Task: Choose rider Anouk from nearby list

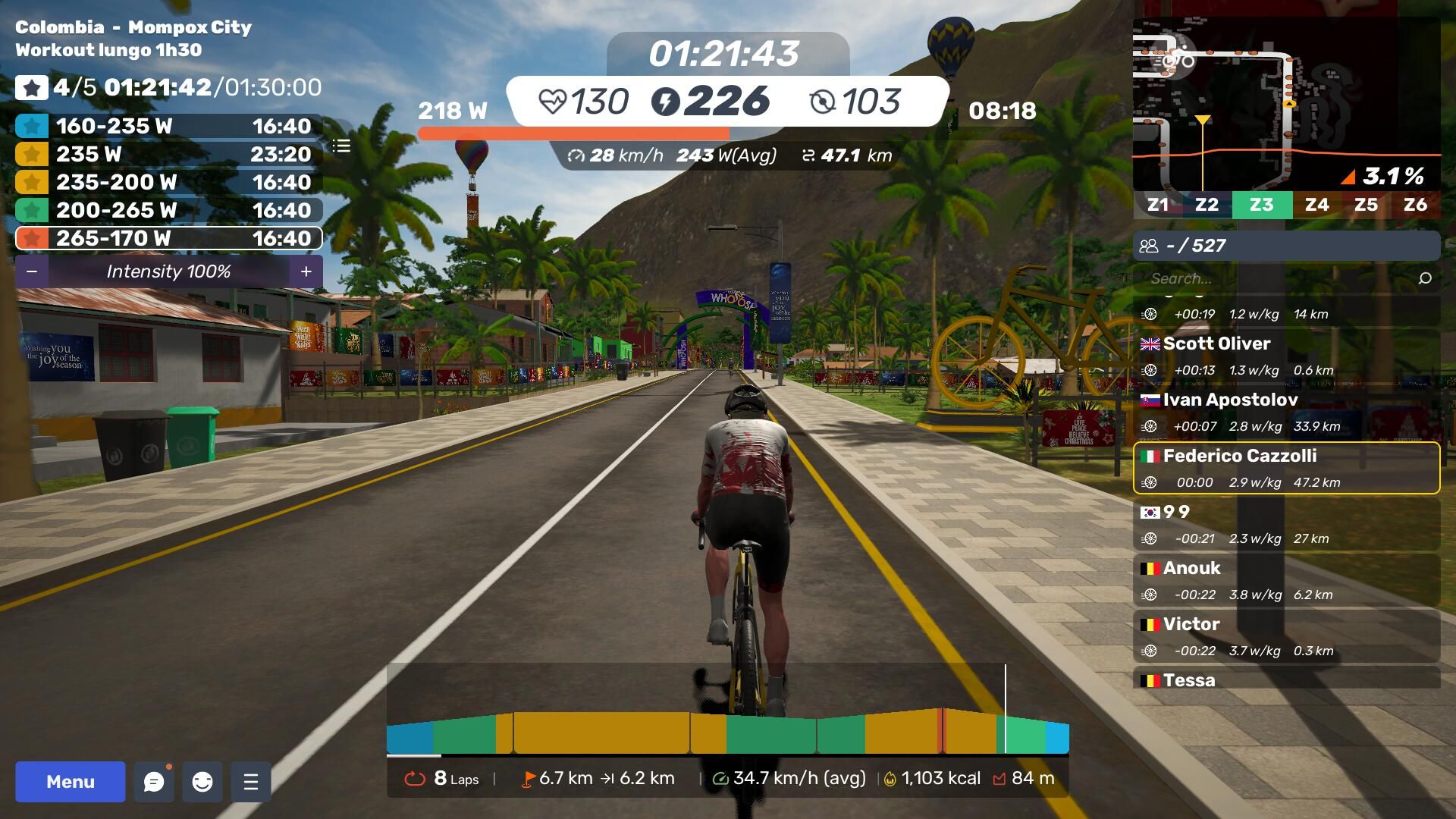Action: tap(1286, 580)
